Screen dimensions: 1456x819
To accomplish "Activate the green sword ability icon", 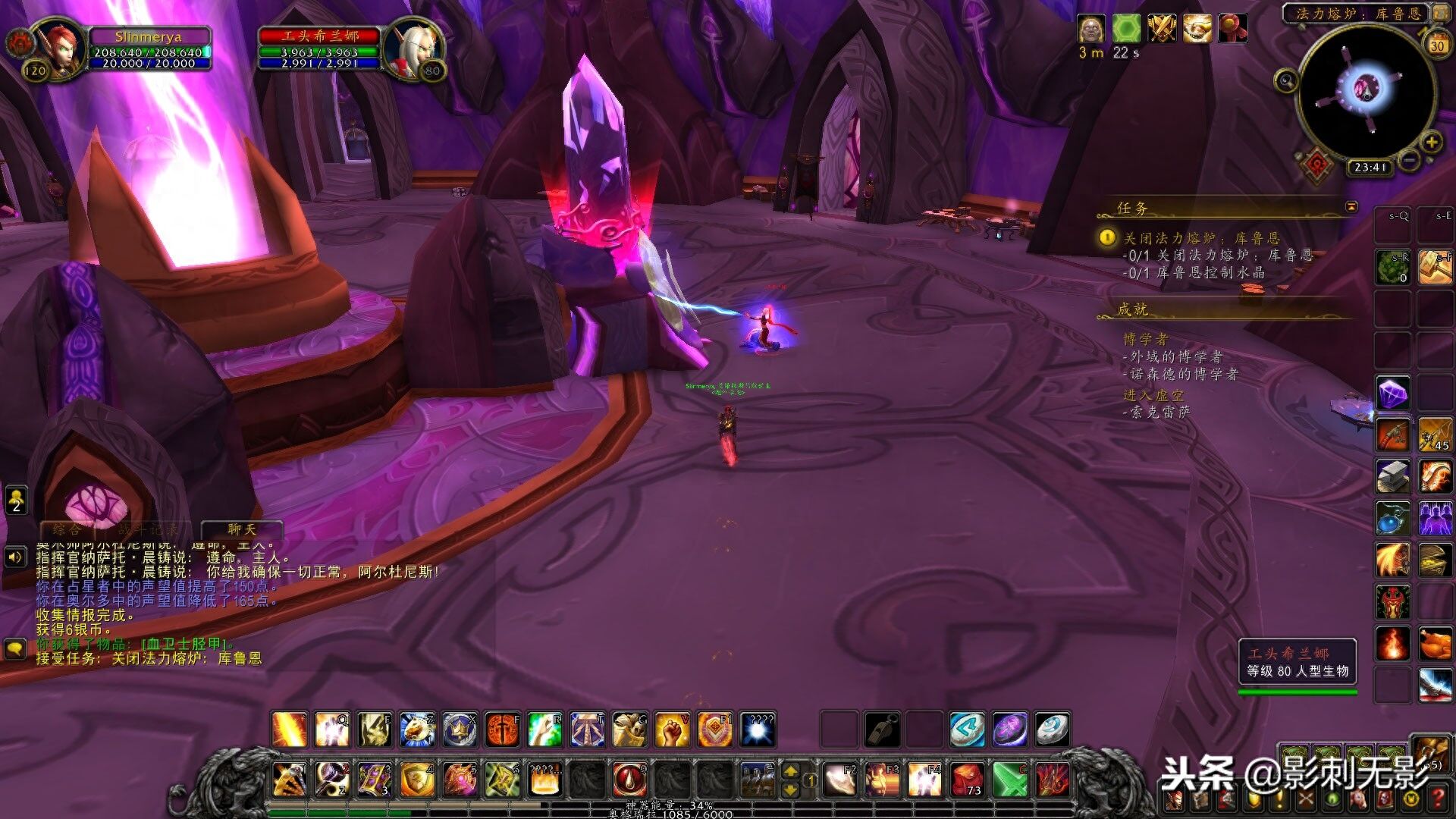I will tap(1009, 779).
